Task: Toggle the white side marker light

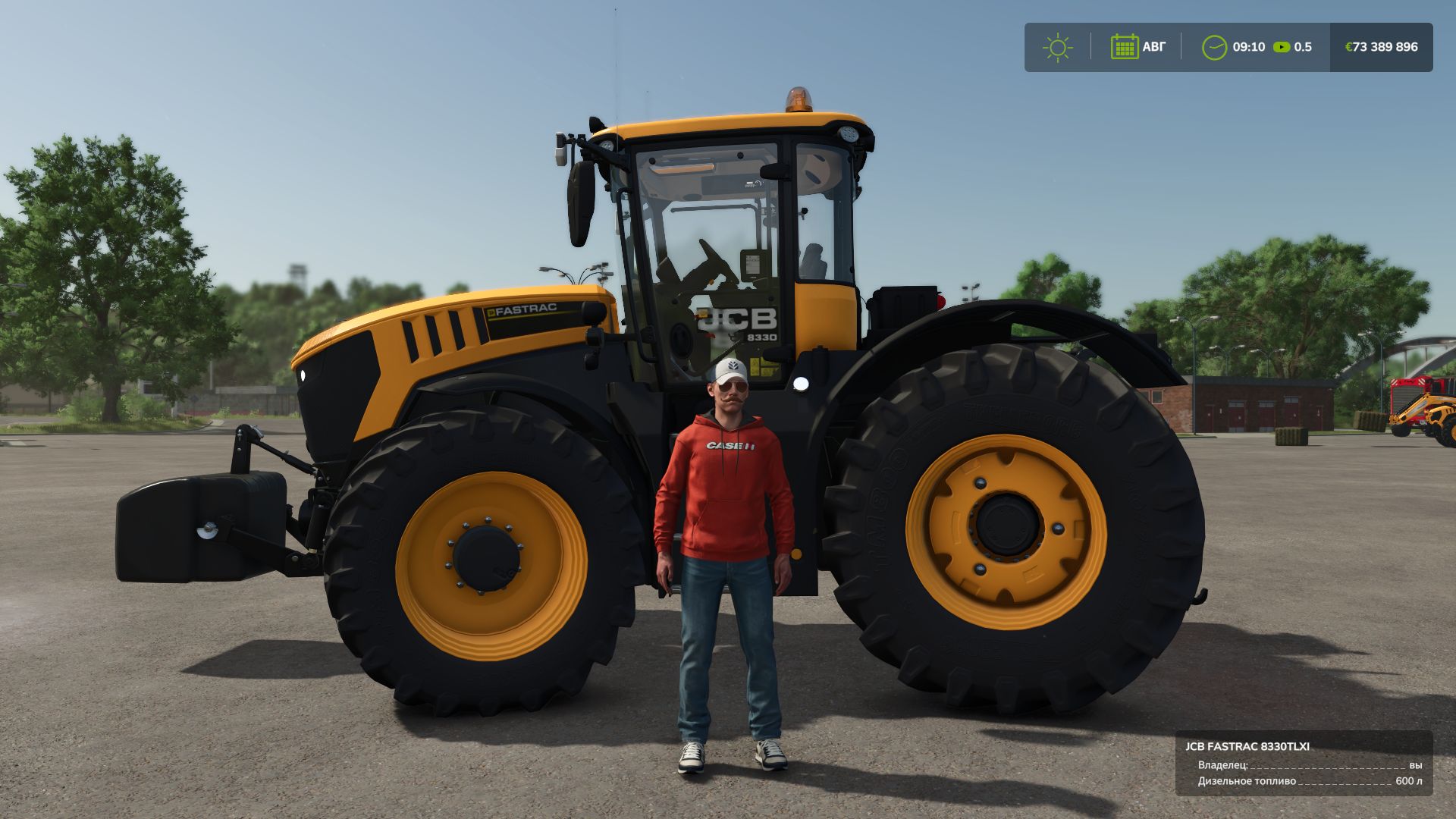Action: (x=803, y=383)
